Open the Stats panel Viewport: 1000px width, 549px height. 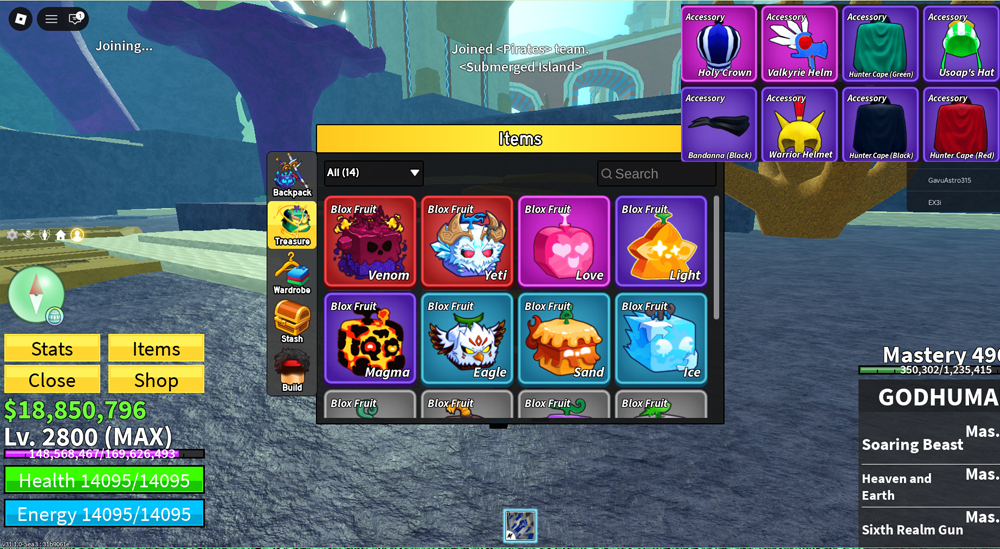click(52, 348)
